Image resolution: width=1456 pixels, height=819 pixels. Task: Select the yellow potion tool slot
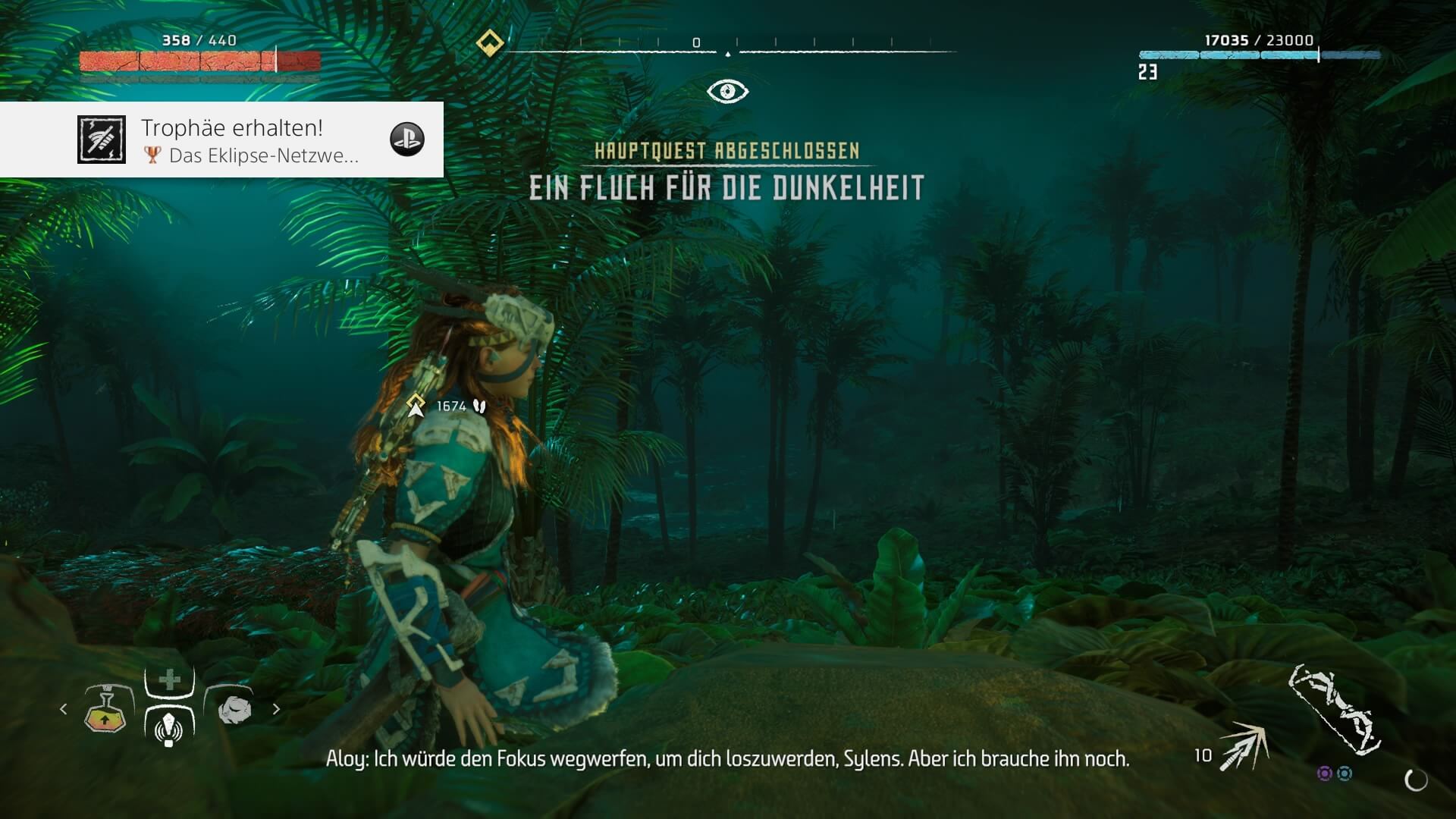[x=105, y=711]
